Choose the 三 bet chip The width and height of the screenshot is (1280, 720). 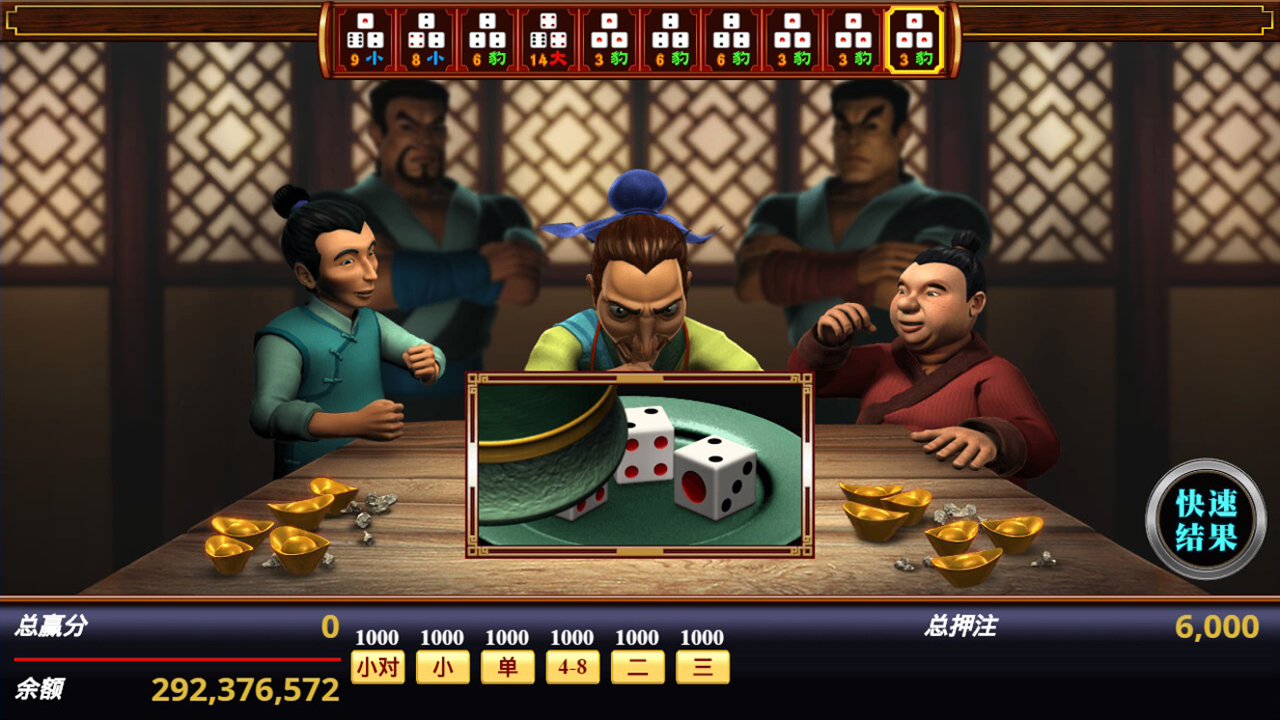point(702,667)
